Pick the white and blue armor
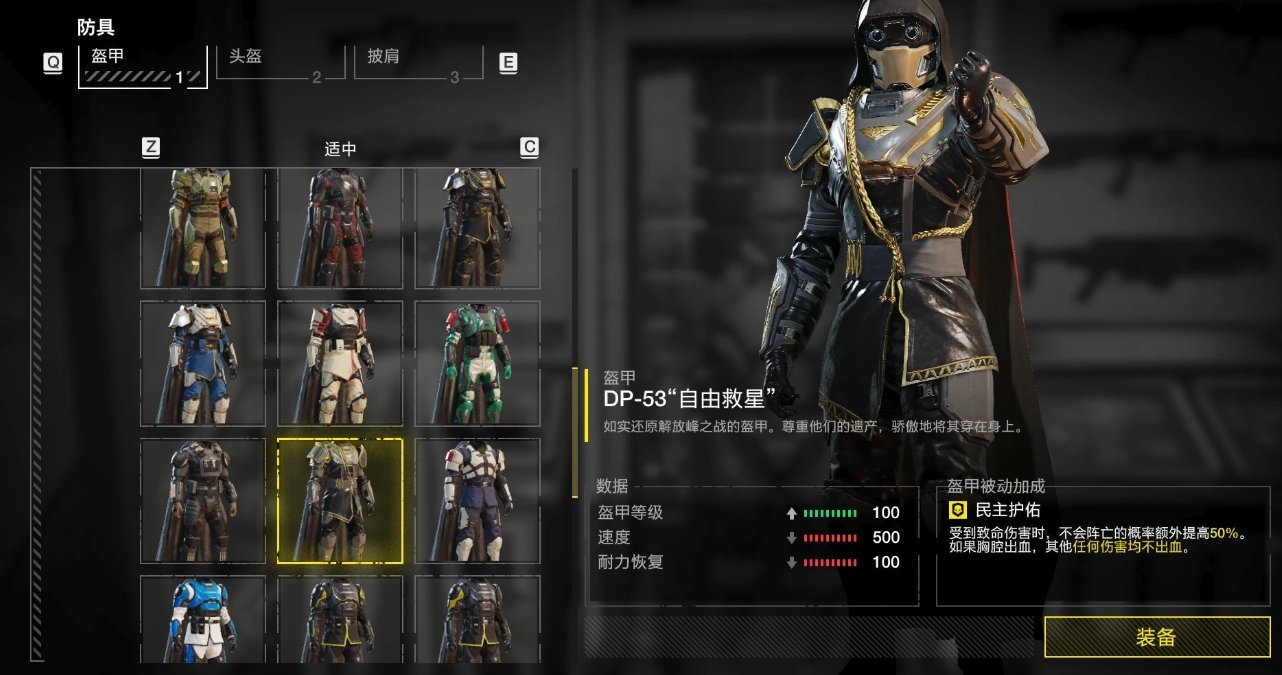This screenshot has width=1282, height=675. pos(203,363)
